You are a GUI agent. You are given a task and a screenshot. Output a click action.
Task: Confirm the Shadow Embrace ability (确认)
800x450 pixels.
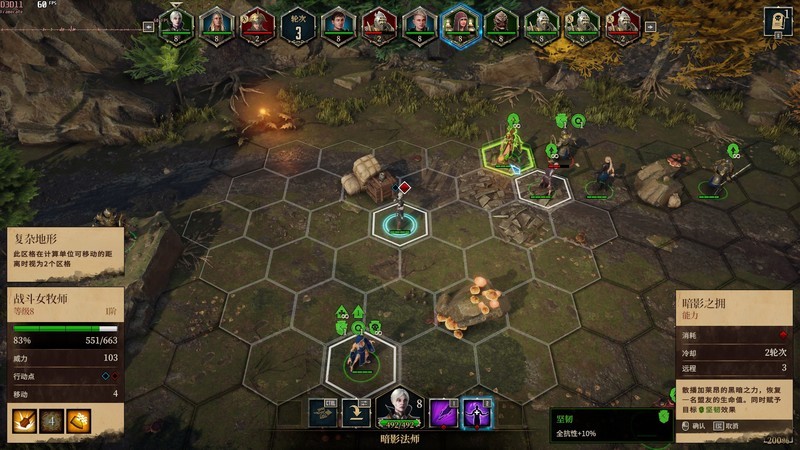coord(693,425)
